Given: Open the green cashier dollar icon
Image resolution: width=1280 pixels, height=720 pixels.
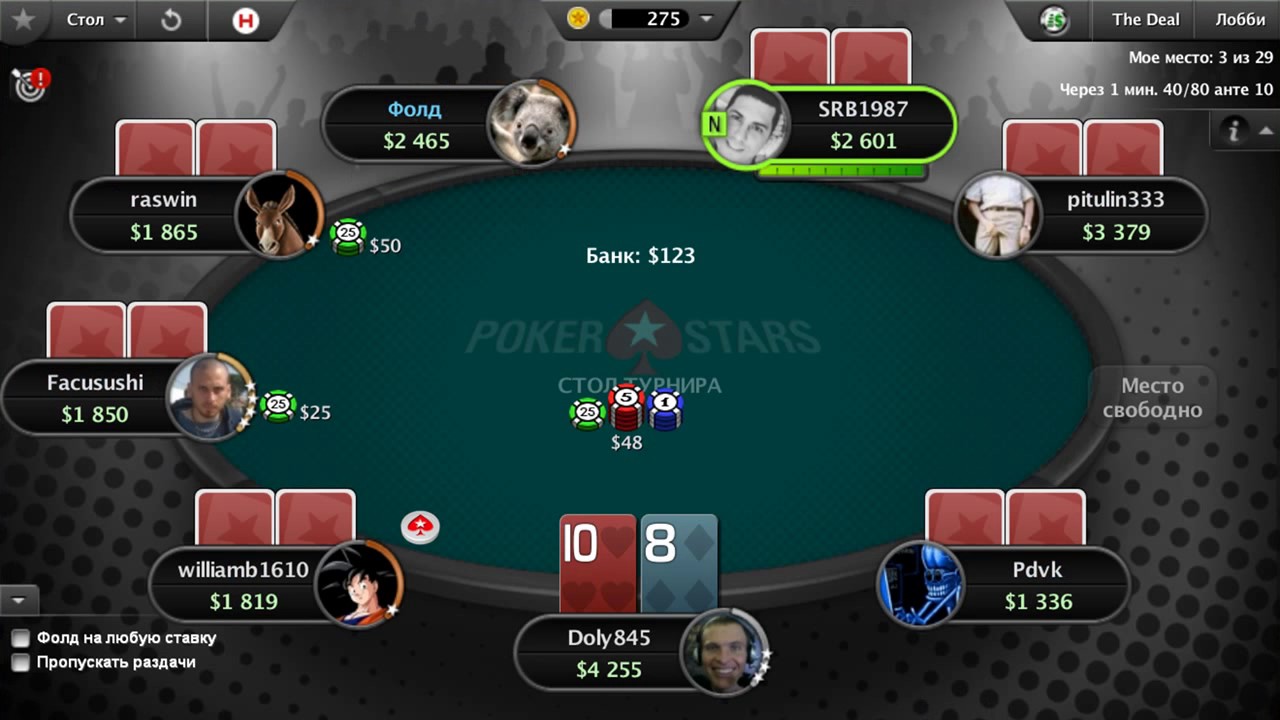Looking at the screenshot, I should [x=1054, y=20].
